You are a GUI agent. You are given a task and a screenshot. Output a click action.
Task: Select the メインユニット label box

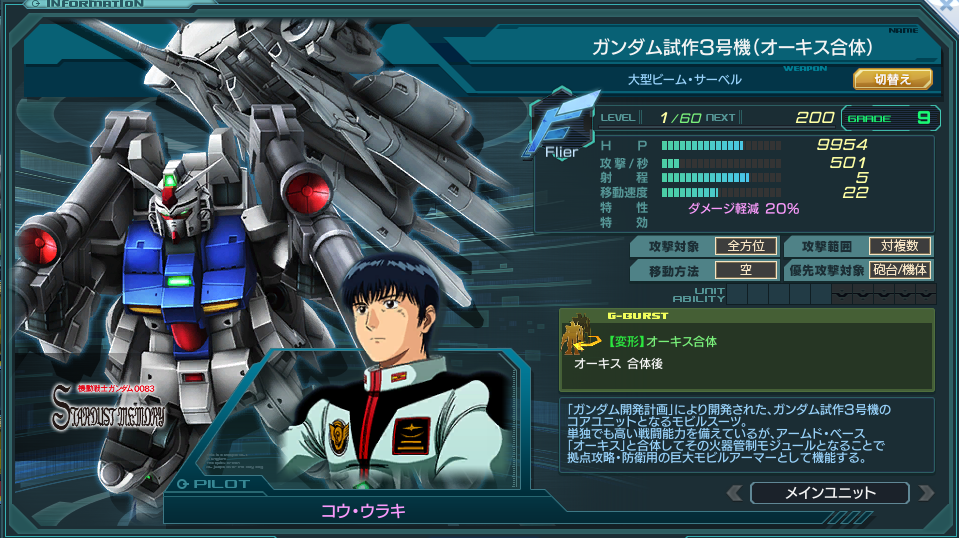coord(829,493)
